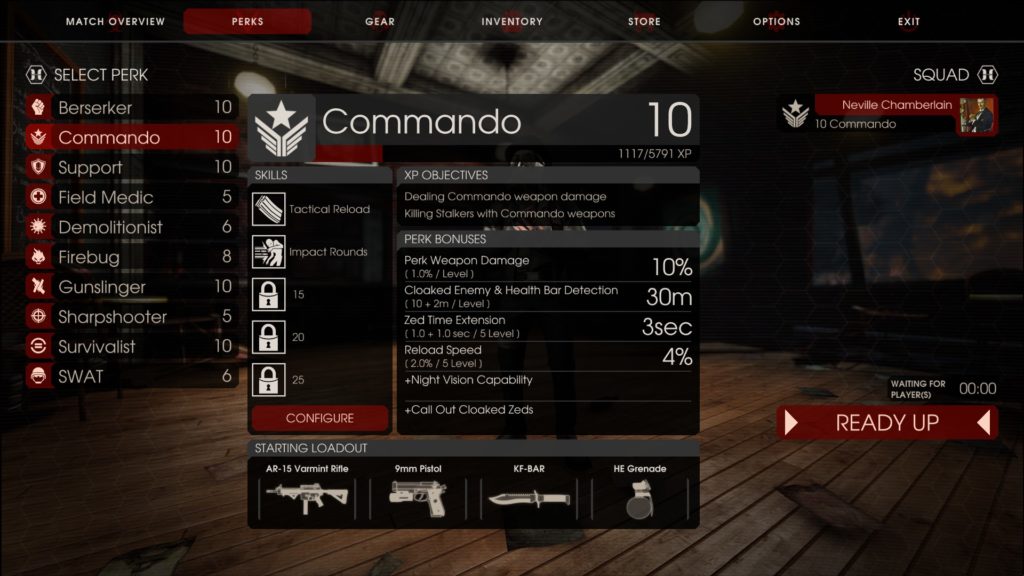This screenshot has width=1024, height=576.
Task: Select the SWAT perk
Action: (x=131, y=377)
